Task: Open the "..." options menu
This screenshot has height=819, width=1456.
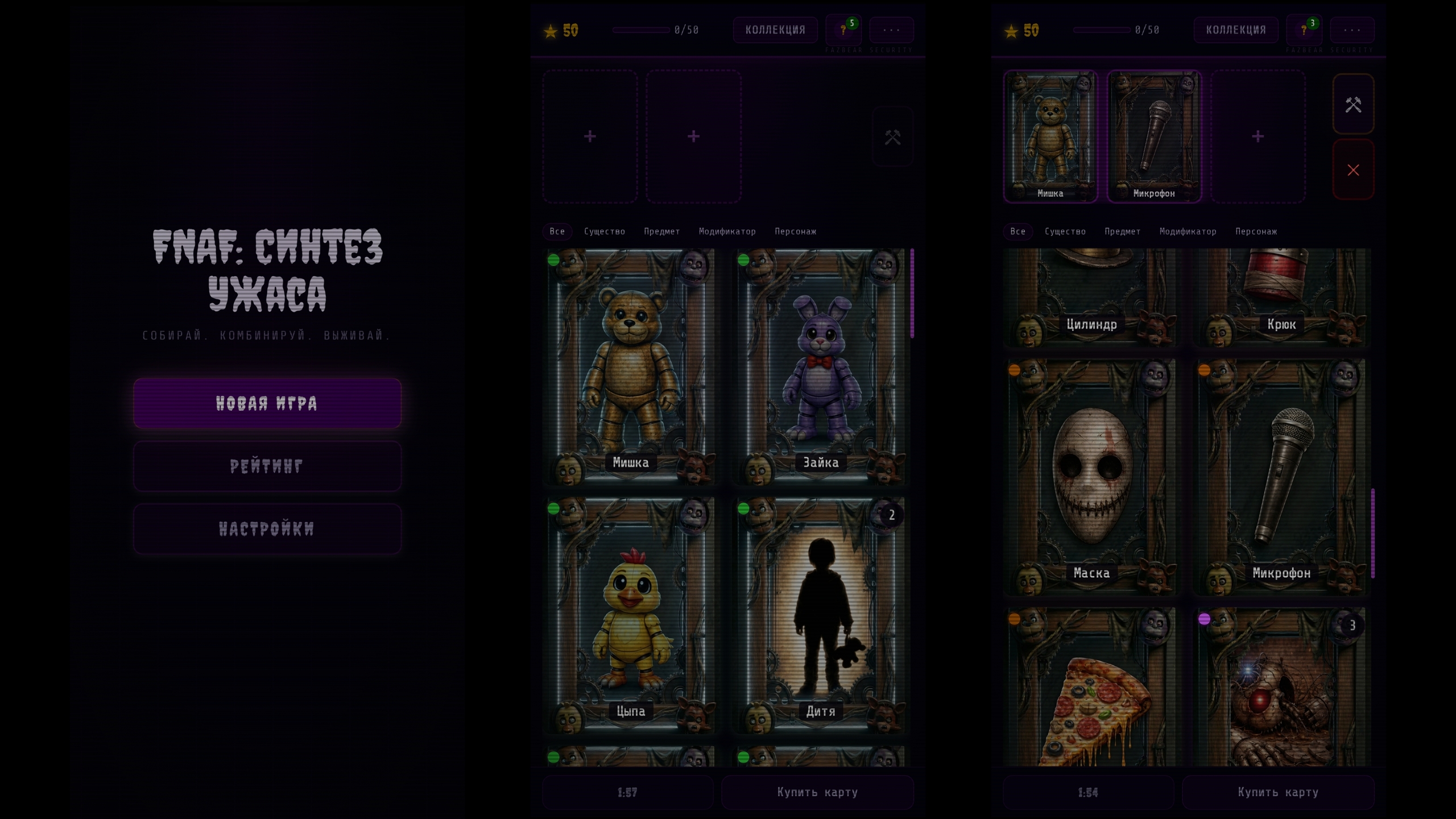Action: [891, 30]
